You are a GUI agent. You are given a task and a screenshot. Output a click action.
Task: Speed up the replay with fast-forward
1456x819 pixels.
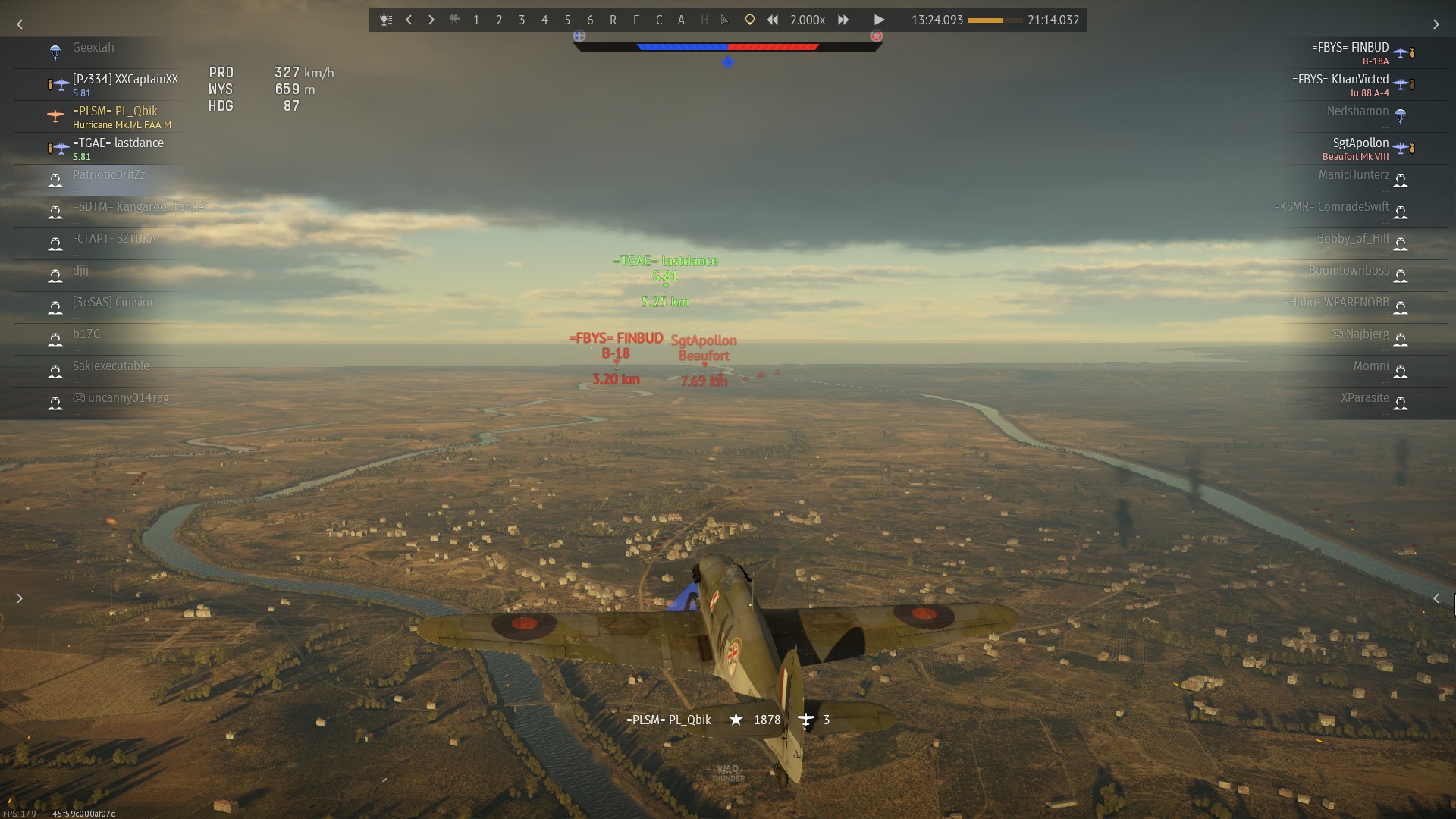click(x=843, y=20)
